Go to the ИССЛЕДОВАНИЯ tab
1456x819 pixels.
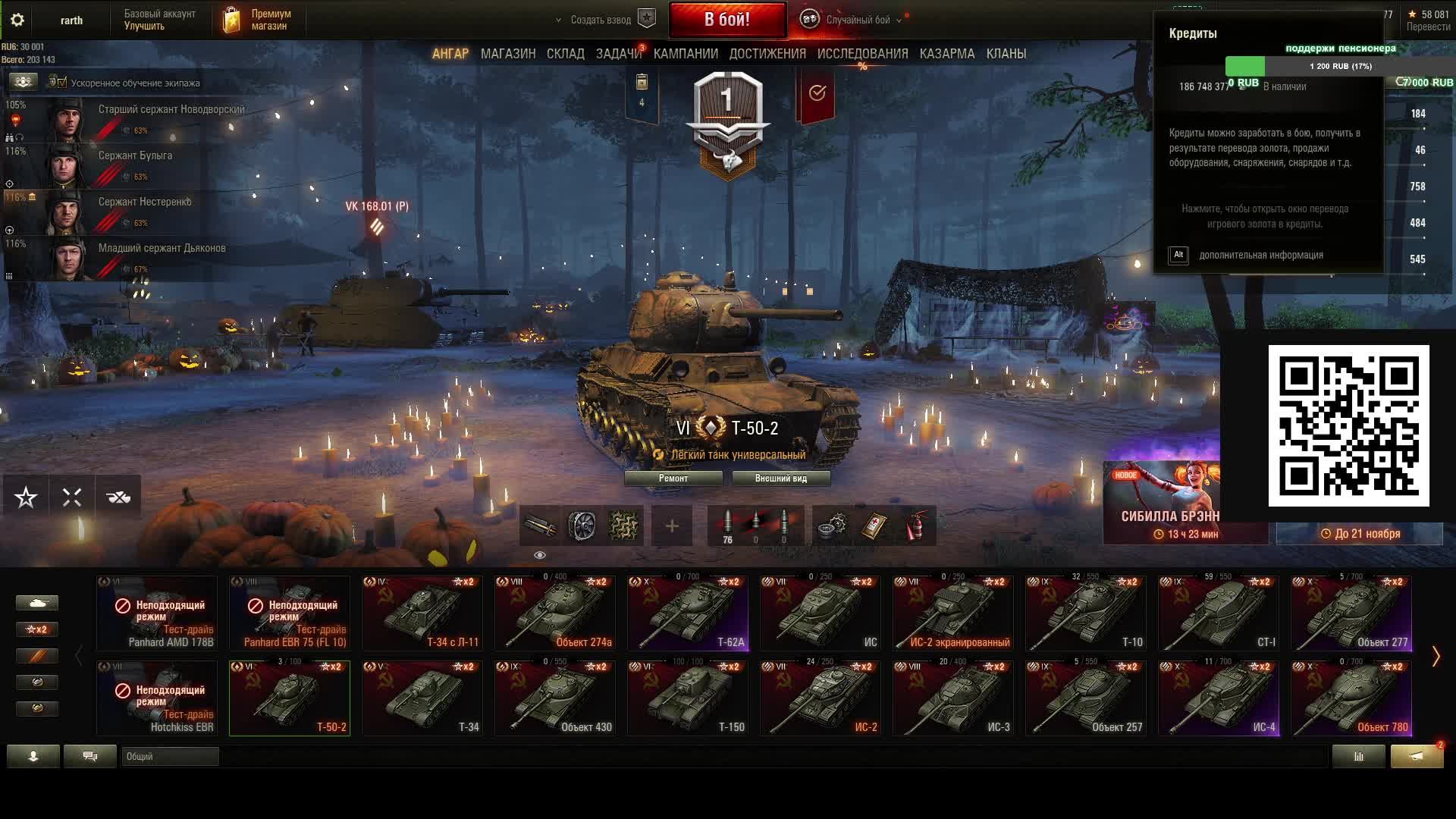(862, 54)
